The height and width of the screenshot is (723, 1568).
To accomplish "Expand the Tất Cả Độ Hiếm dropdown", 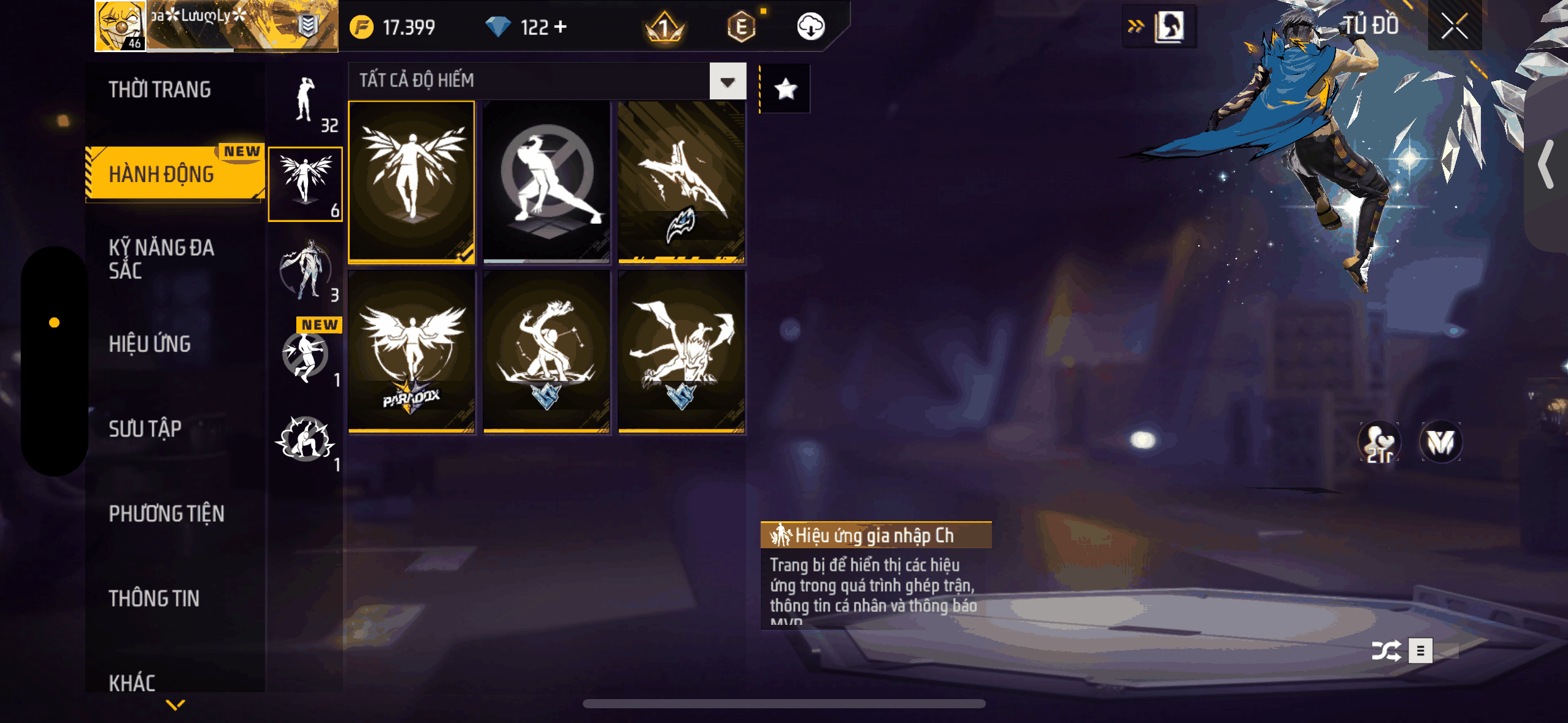I will pyautogui.click(x=728, y=81).
